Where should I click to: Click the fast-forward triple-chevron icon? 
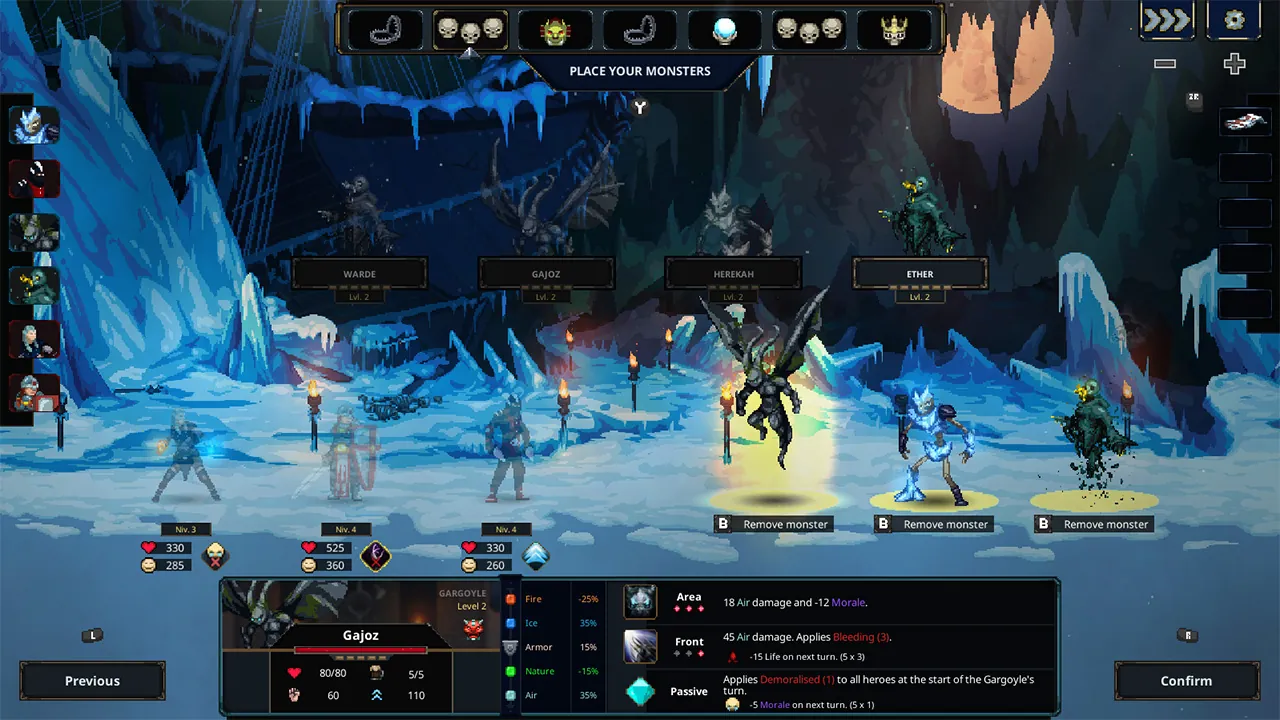(x=1166, y=19)
